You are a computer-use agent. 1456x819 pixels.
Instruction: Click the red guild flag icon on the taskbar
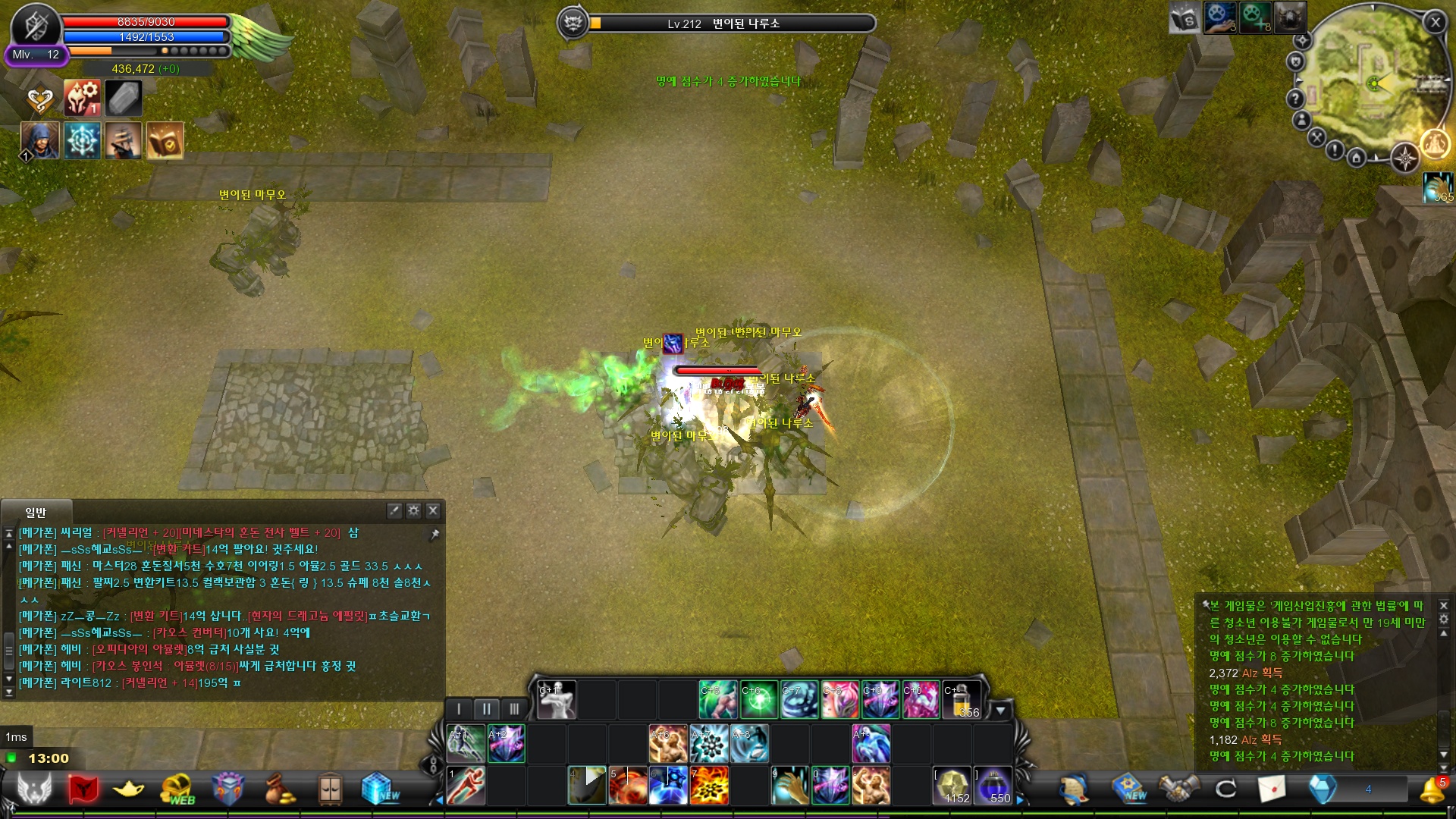click(x=83, y=789)
